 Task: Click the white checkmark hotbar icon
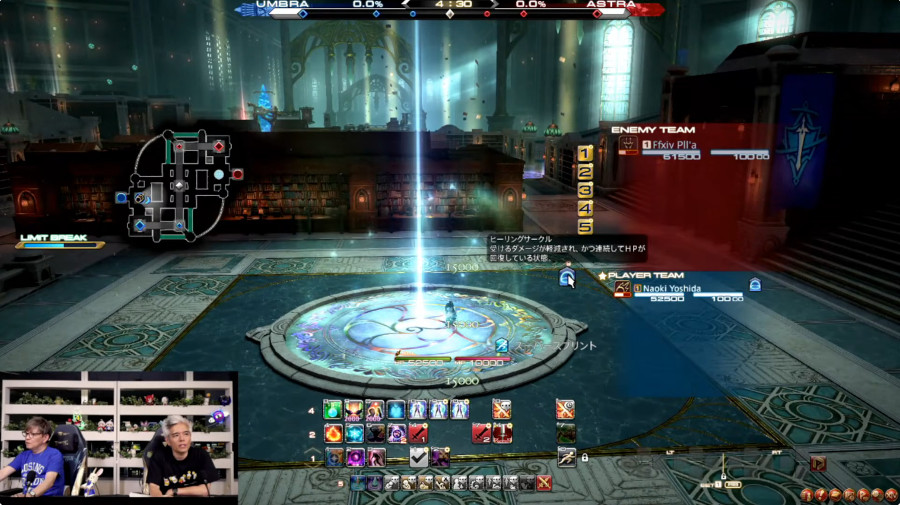tap(419, 457)
